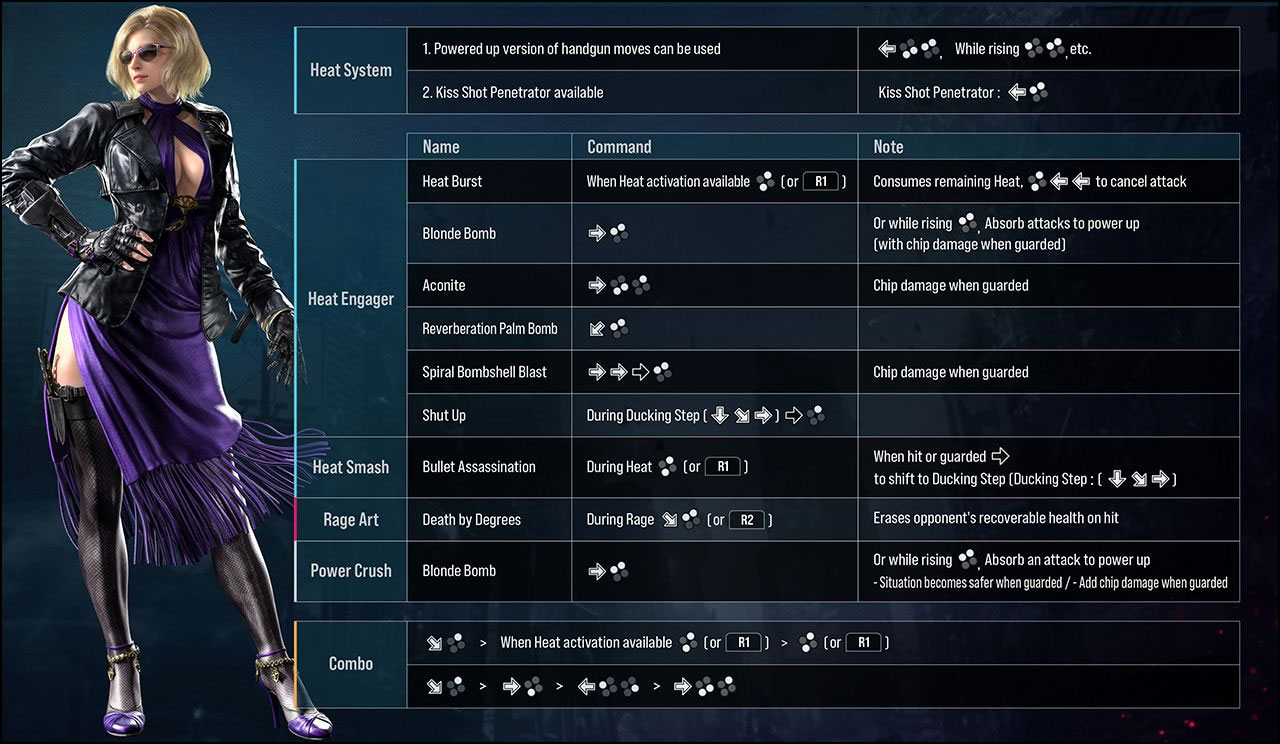1280x744 pixels.
Task: Toggle the Heat Engager section
Action: click(350, 298)
